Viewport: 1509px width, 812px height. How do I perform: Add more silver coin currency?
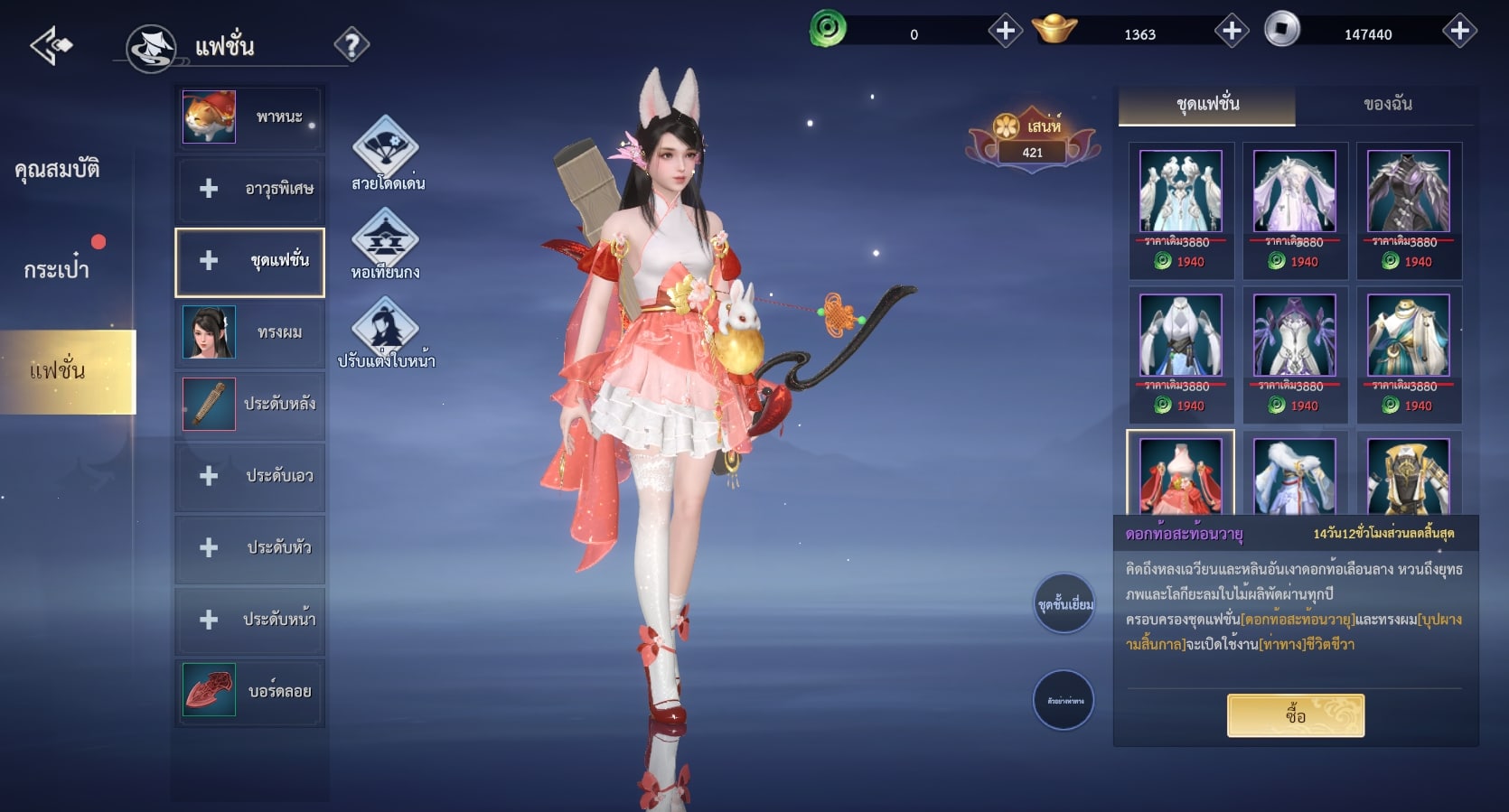click(1459, 32)
